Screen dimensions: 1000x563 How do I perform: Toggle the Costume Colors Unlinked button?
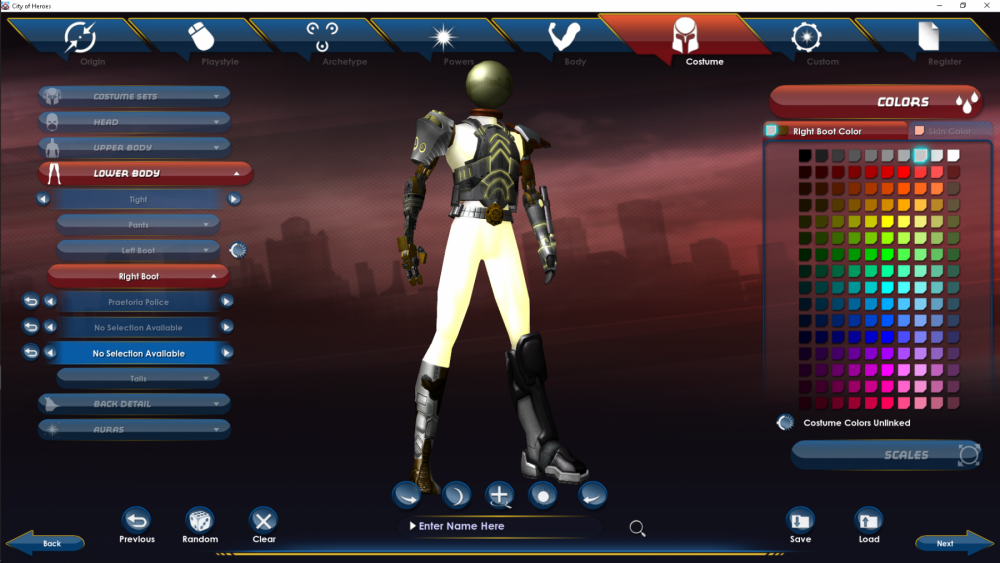tap(786, 423)
